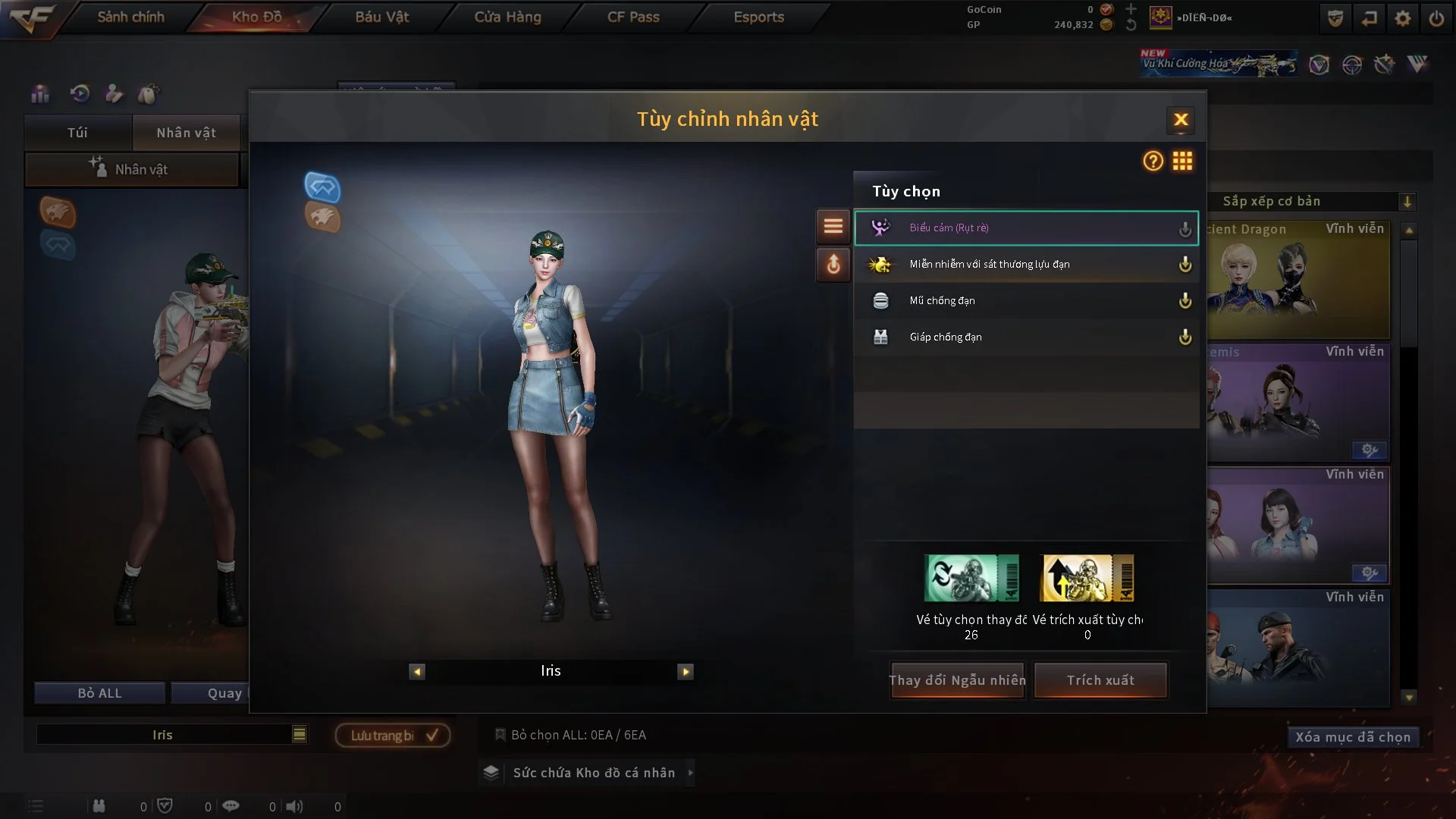Screen dimensions: 1456x819
Task: Click the orange extract icon below the hamburger menu
Action: coord(833,265)
